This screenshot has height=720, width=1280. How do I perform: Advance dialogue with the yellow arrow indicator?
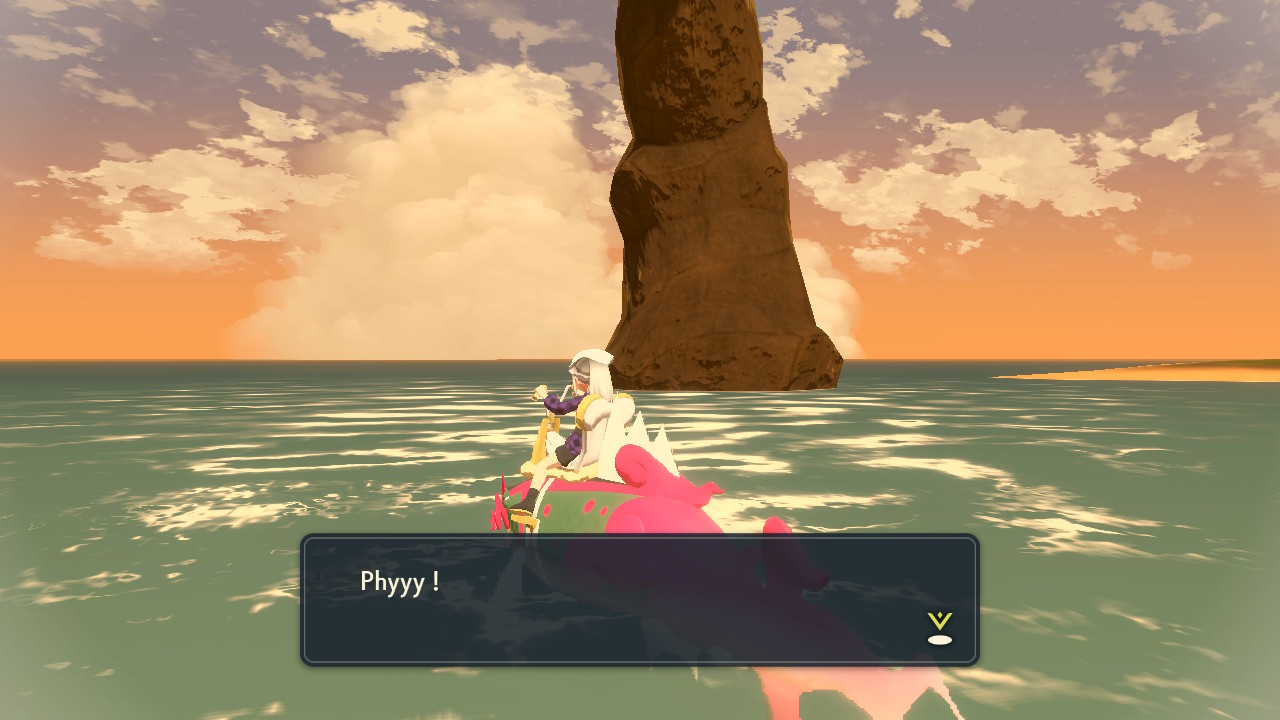939,627
